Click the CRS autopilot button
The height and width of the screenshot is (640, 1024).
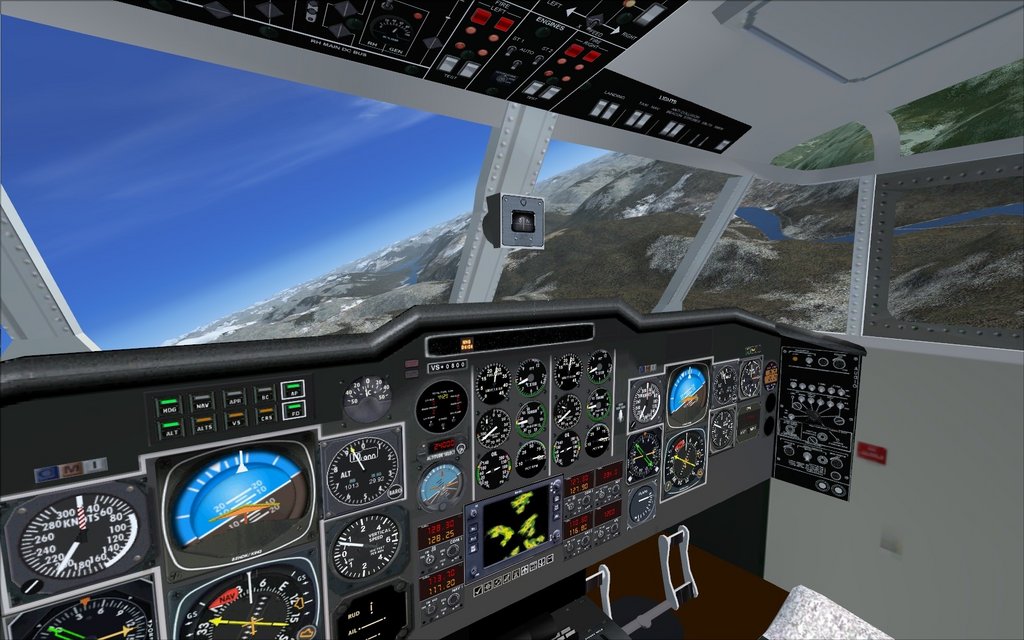(x=265, y=416)
